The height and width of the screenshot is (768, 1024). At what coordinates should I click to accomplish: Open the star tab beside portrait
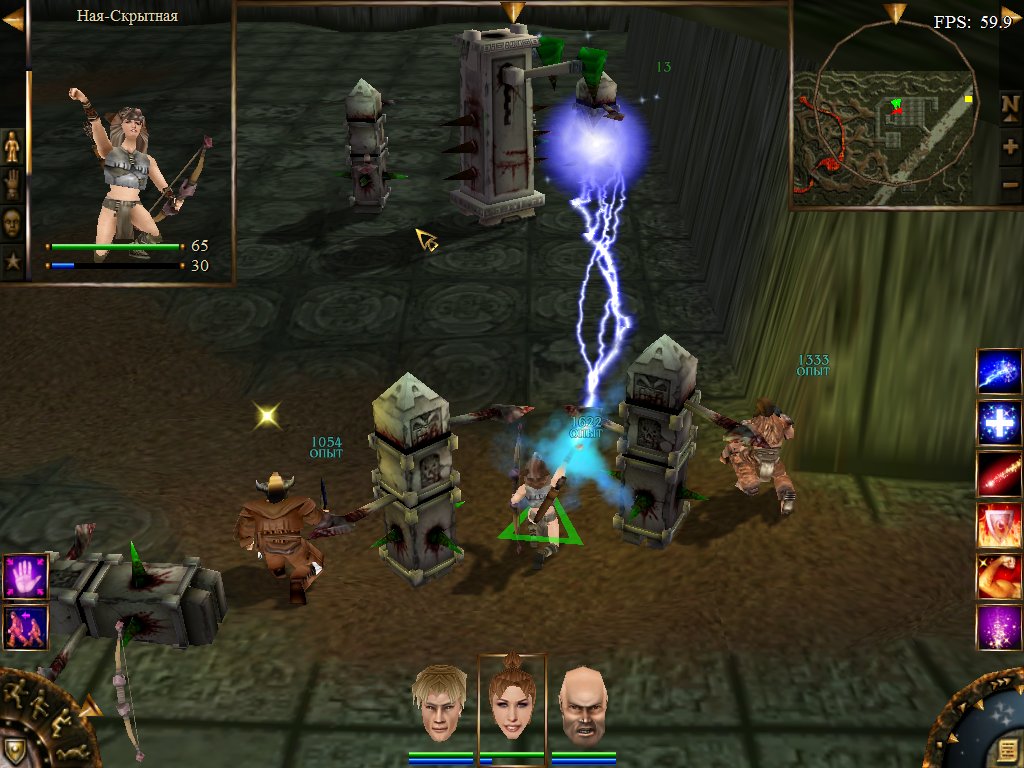pos(12,262)
